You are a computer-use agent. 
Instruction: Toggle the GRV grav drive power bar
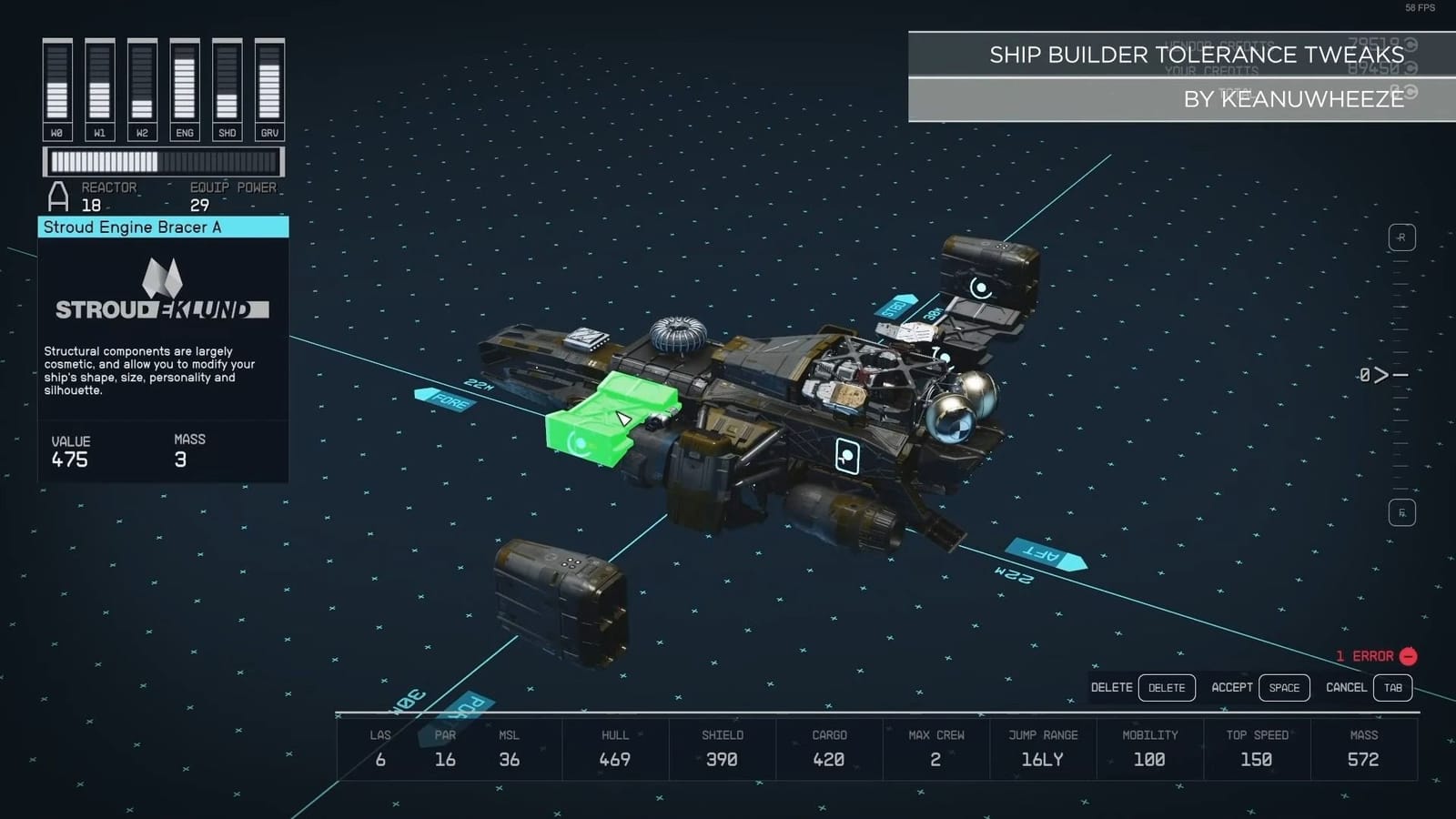pyautogui.click(x=268, y=82)
